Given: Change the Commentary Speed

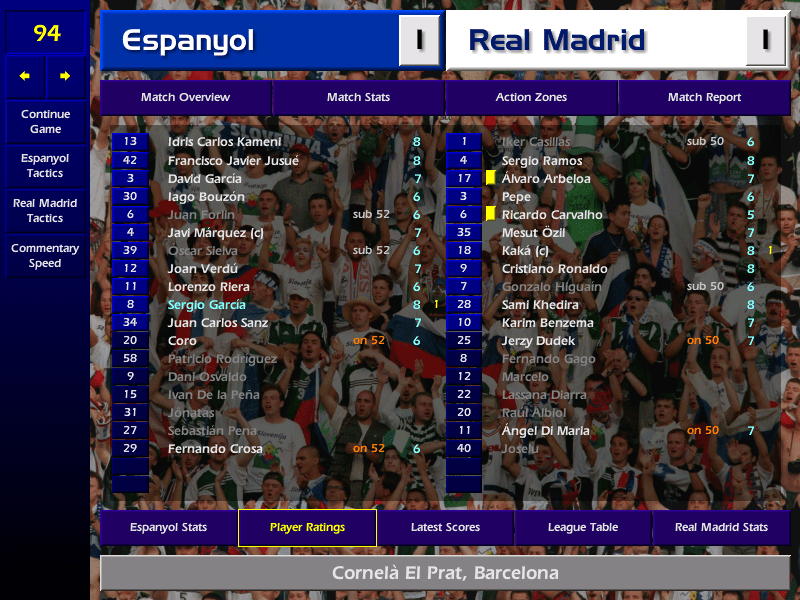Looking at the screenshot, I should coord(45,256).
